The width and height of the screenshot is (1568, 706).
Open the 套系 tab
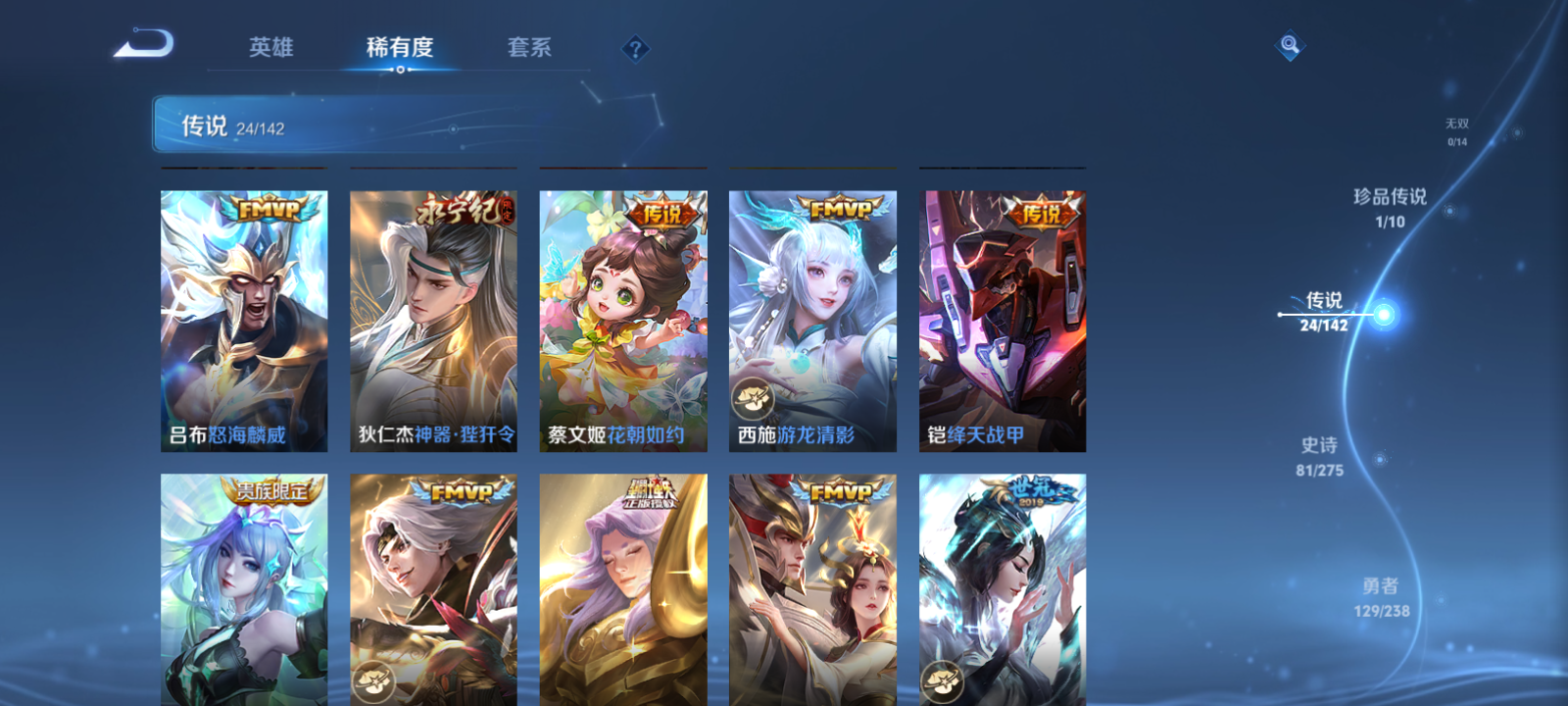[x=531, y=47]
